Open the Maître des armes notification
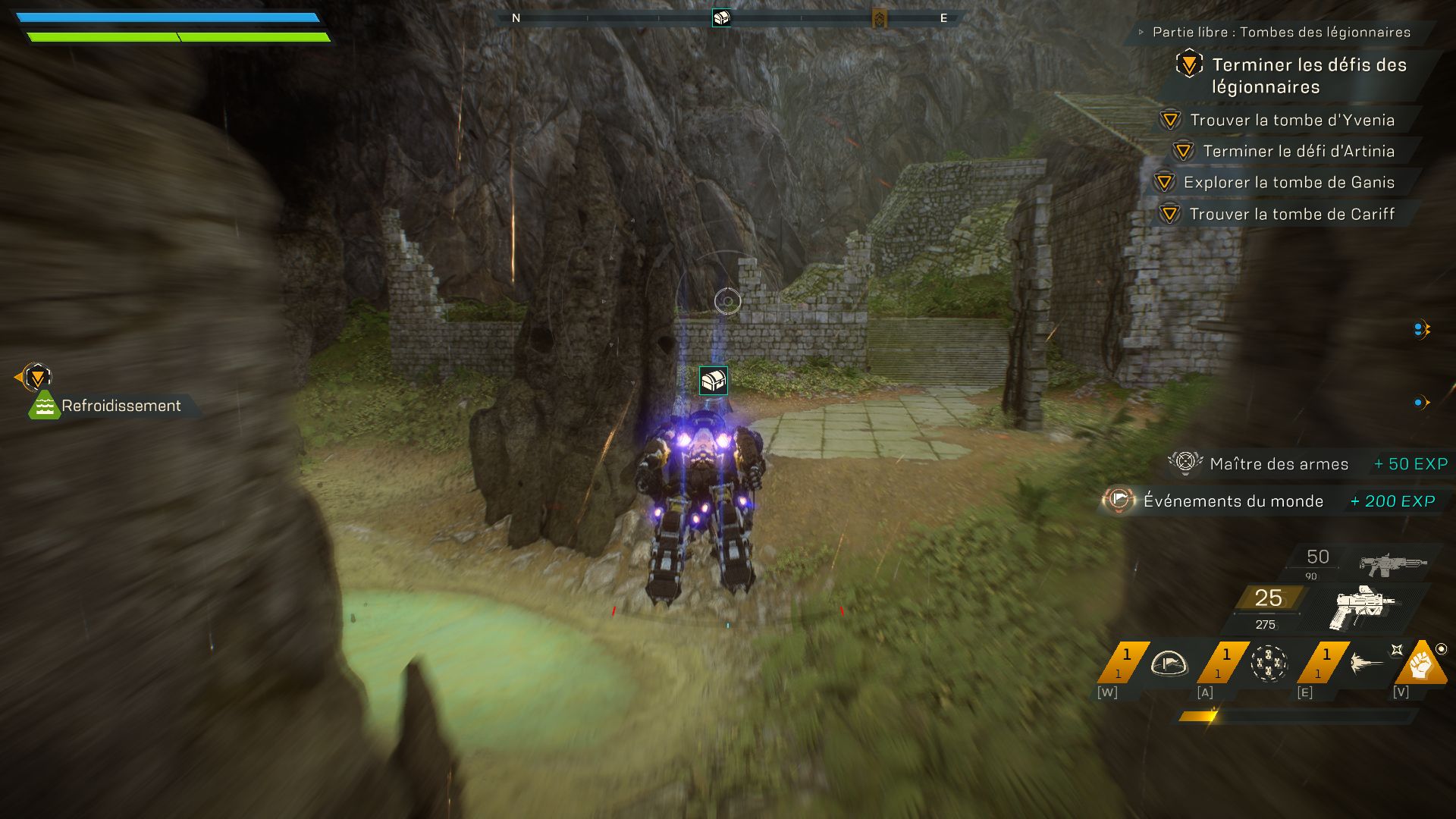The width and height of the screenshot is (1456, 819). point(1279,463)
